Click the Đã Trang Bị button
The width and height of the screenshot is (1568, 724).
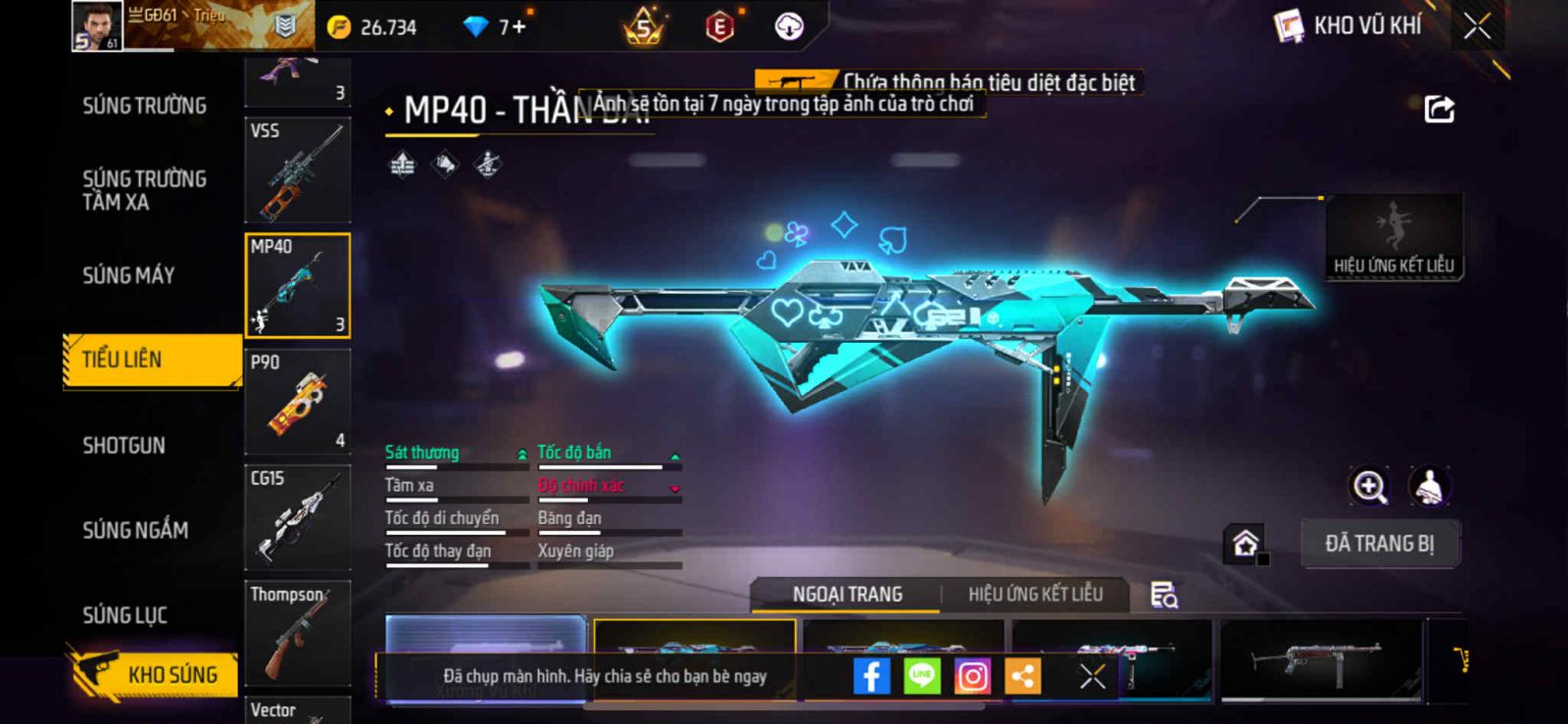[1380, 544]
